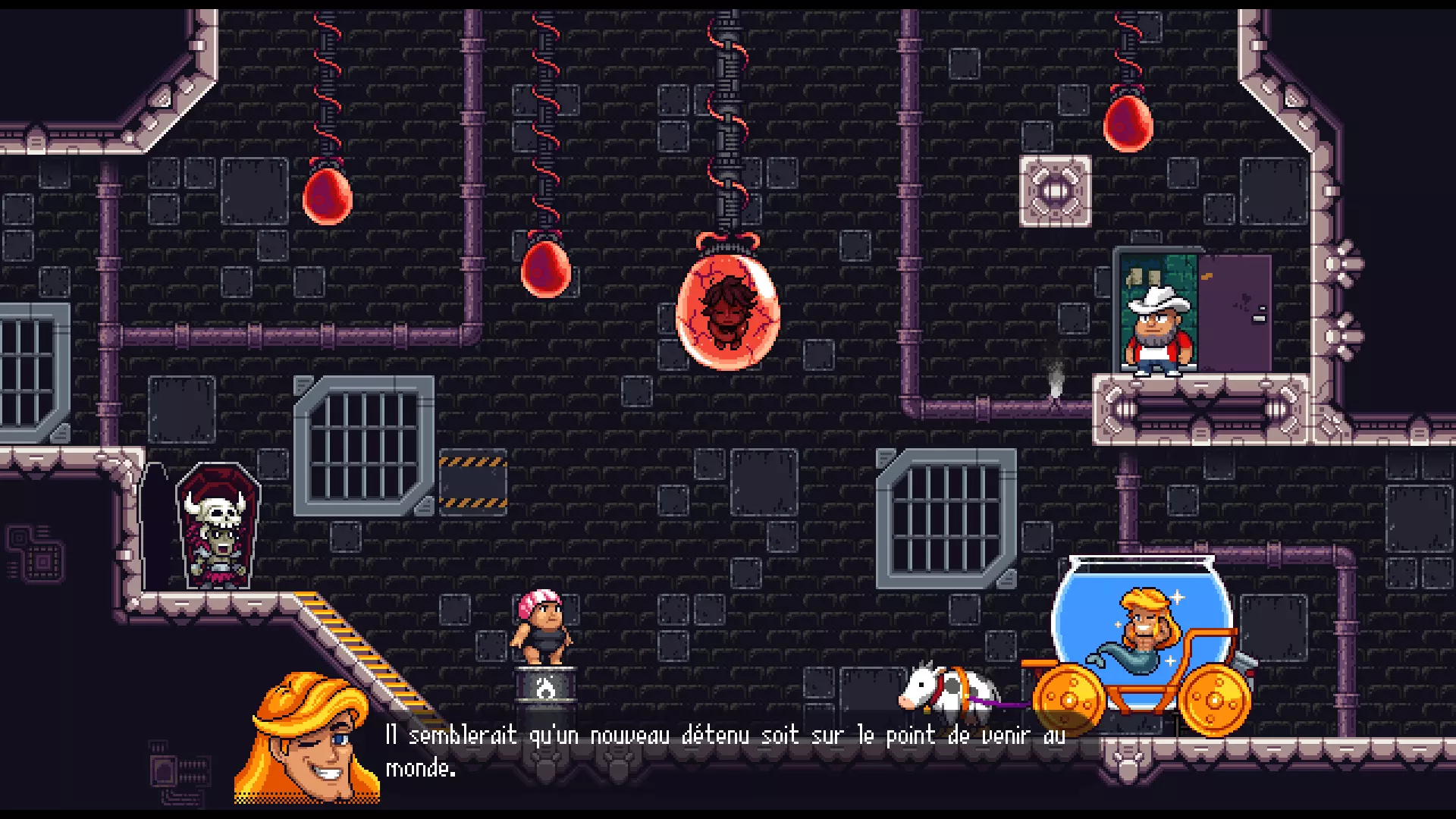Advance the dialogue text about the new detainee
The image size is (1456, 819).
(x=720, y=751)
